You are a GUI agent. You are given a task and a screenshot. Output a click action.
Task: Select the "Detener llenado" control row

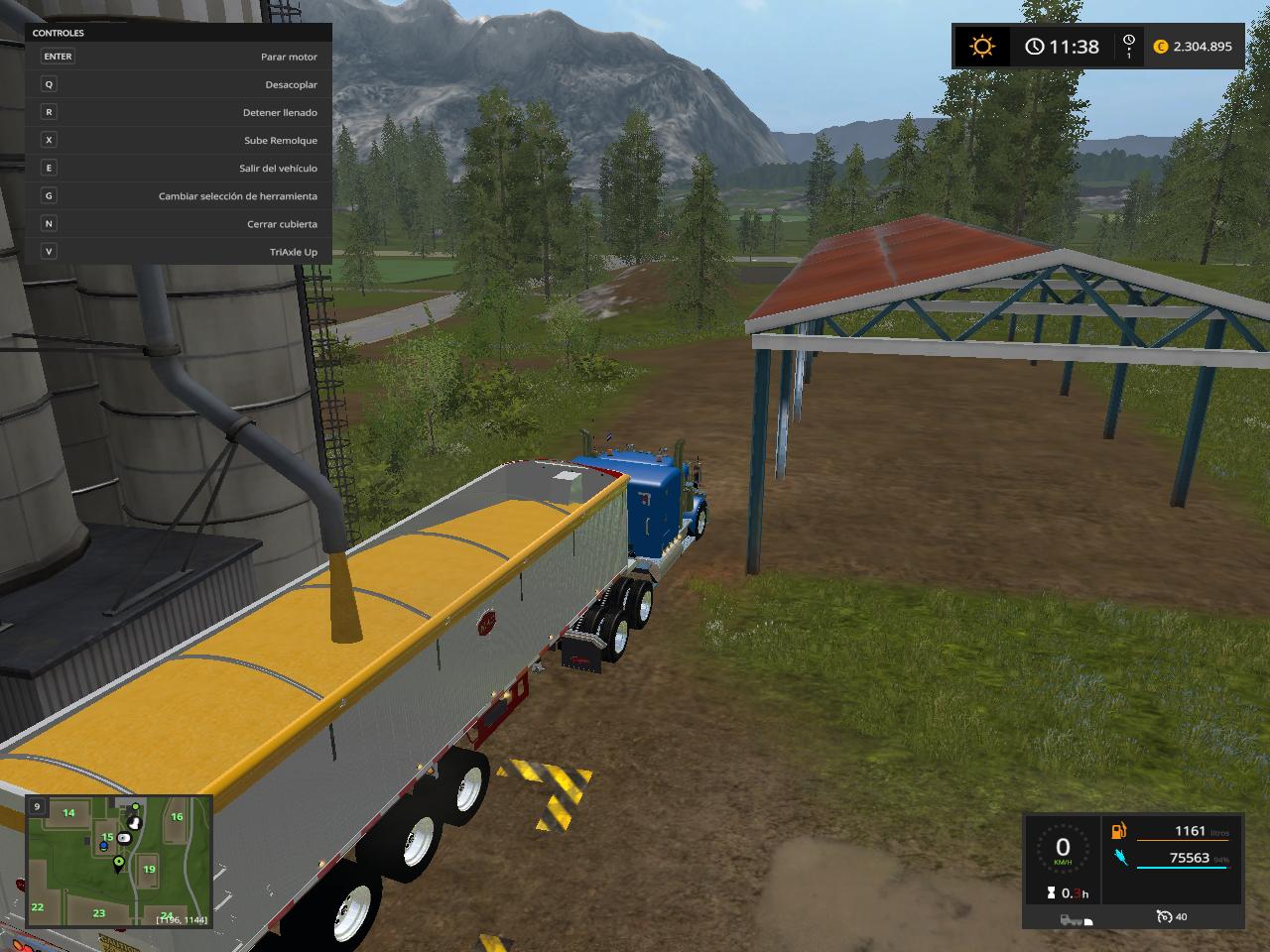pos(179,113)
